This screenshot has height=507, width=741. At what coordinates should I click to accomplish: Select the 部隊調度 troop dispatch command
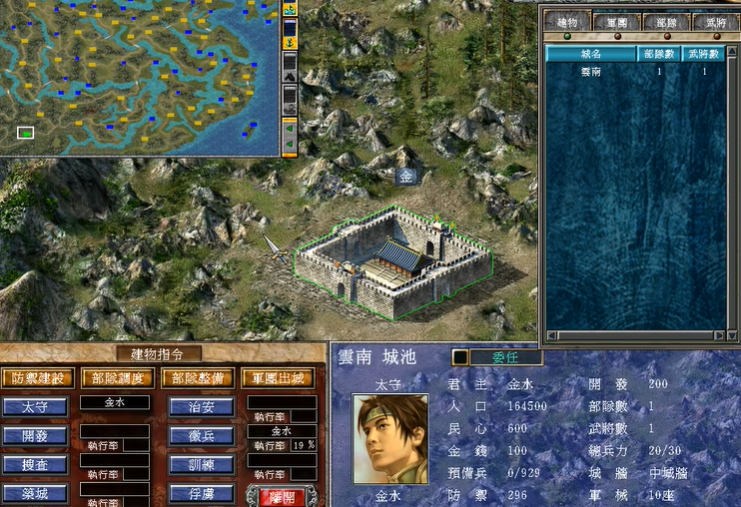[117, 378]
